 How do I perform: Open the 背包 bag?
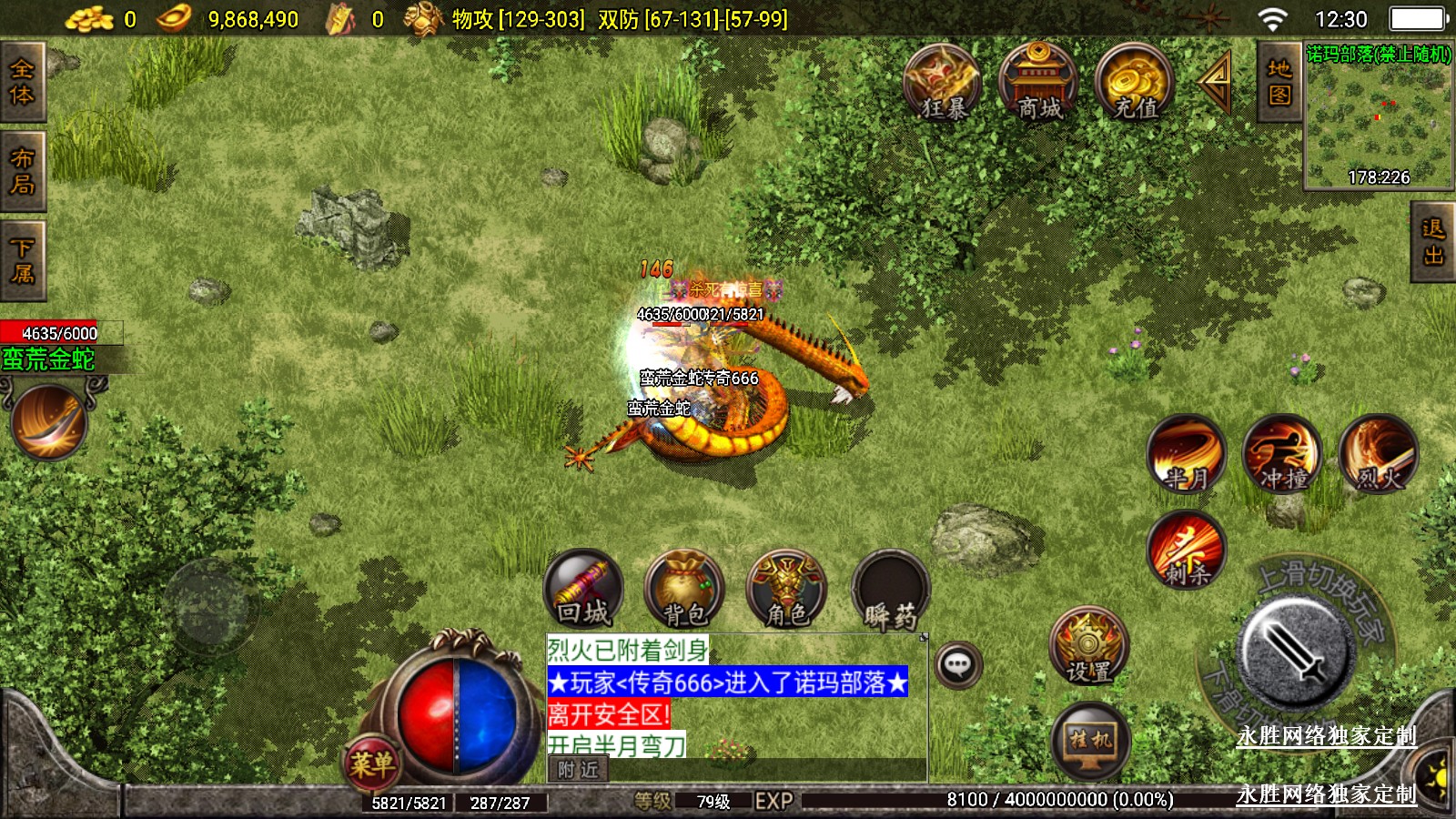coord(684,590)
